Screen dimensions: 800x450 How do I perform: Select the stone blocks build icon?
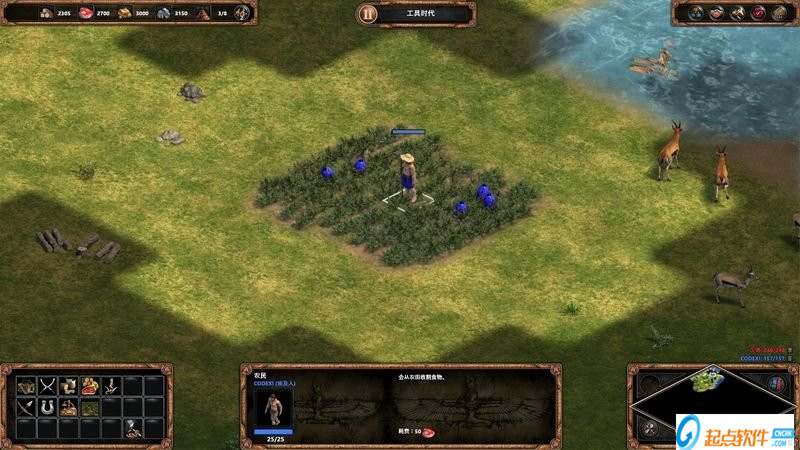pos(68,385)
